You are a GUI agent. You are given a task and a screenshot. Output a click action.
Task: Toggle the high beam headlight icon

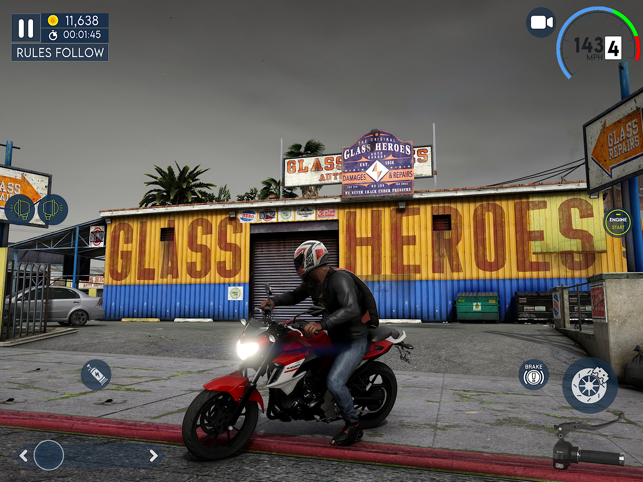52,210
